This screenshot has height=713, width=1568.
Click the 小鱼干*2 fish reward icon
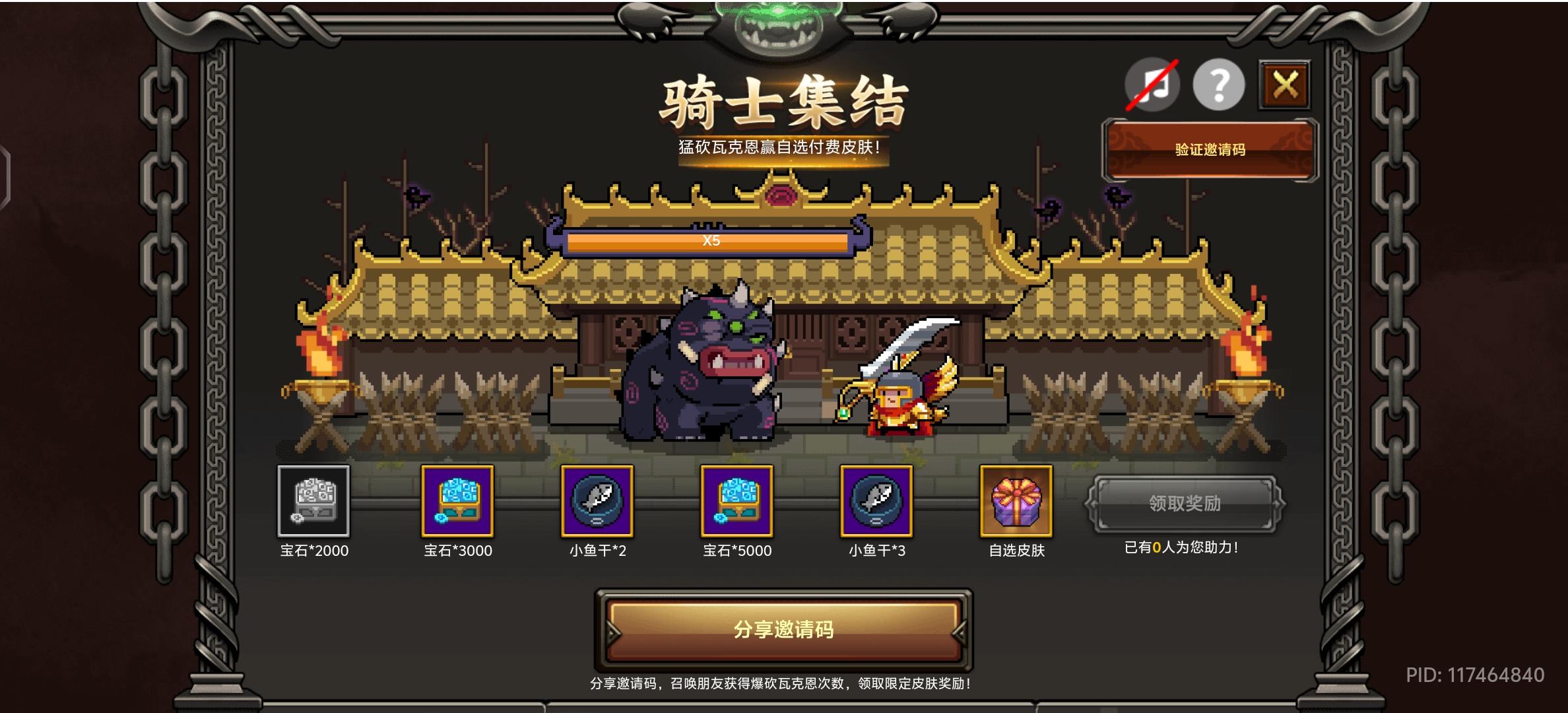pyautogui.click(x=597, y=504)
